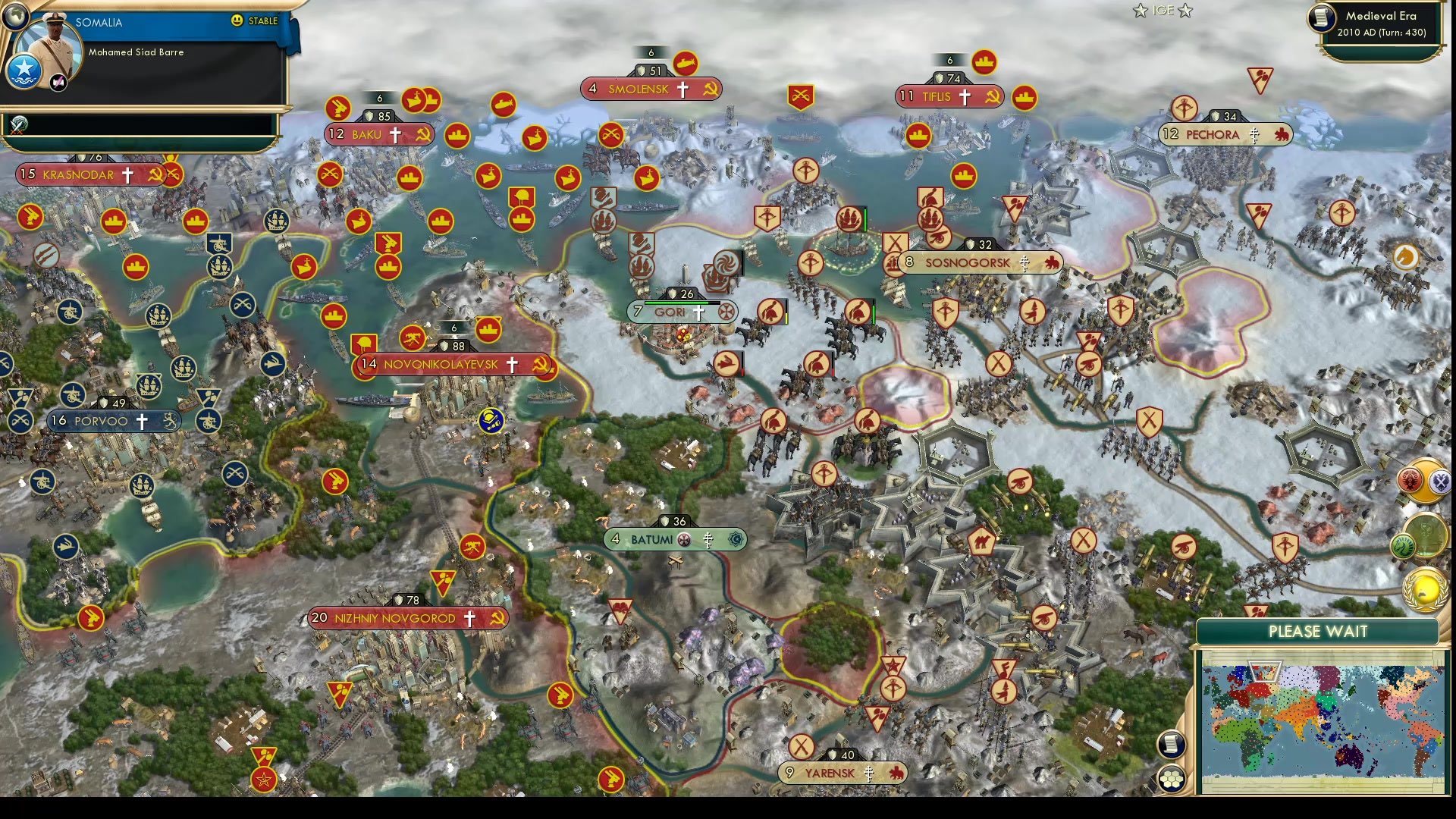Expand the Smolensk city banner
Image resolution: width=1456 pixels, height=819 pixels.
tap(651, 89)
